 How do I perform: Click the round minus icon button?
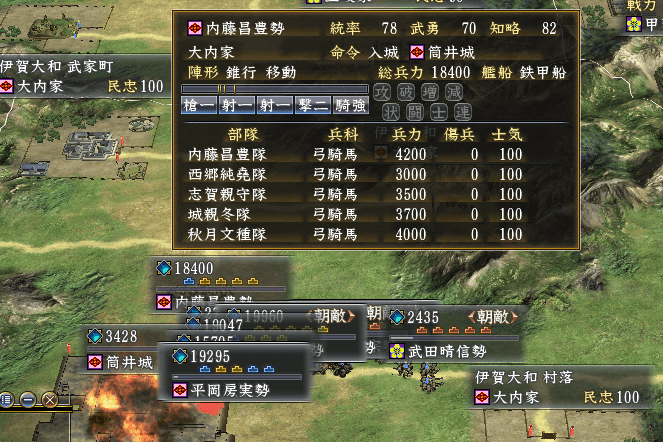(x=27, y=400)
